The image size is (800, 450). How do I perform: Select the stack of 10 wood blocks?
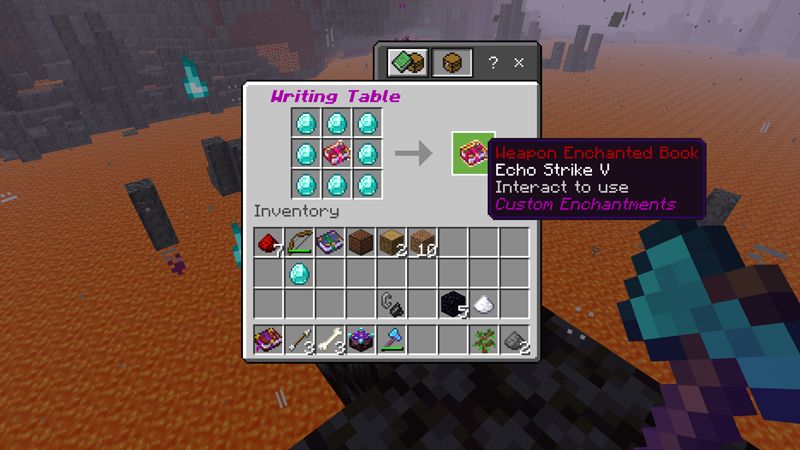[422, 241]
